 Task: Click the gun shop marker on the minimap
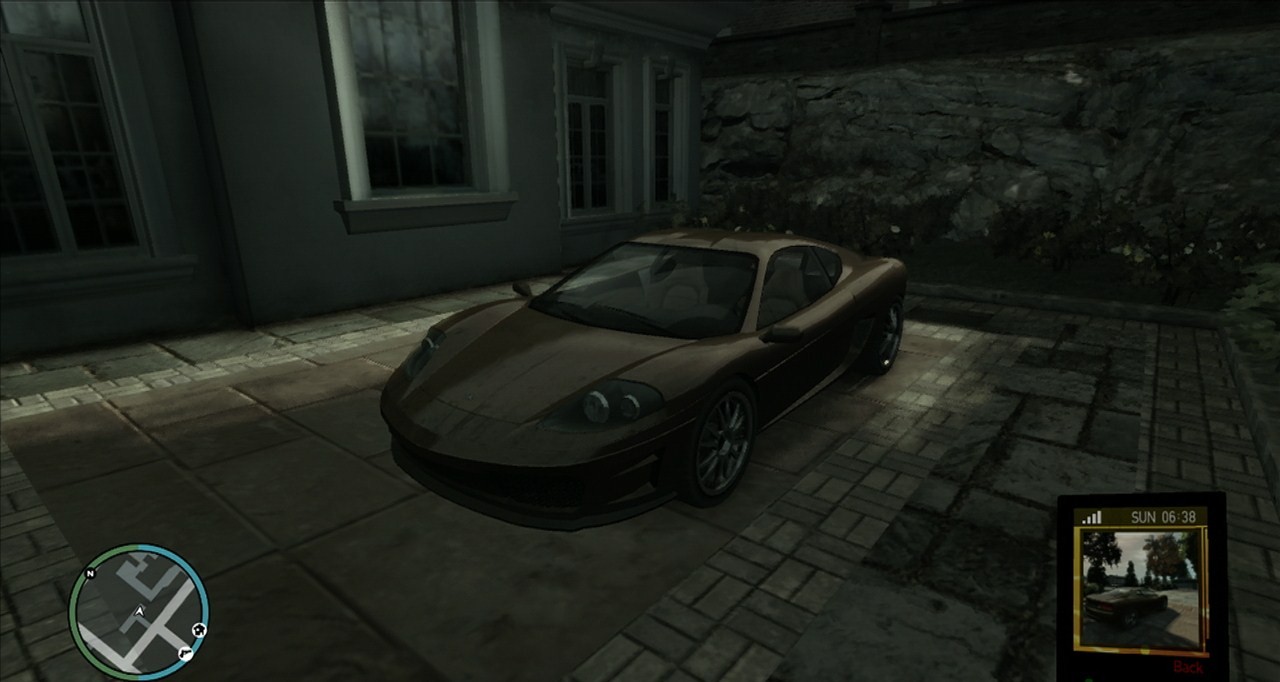[x=184, y=653]
